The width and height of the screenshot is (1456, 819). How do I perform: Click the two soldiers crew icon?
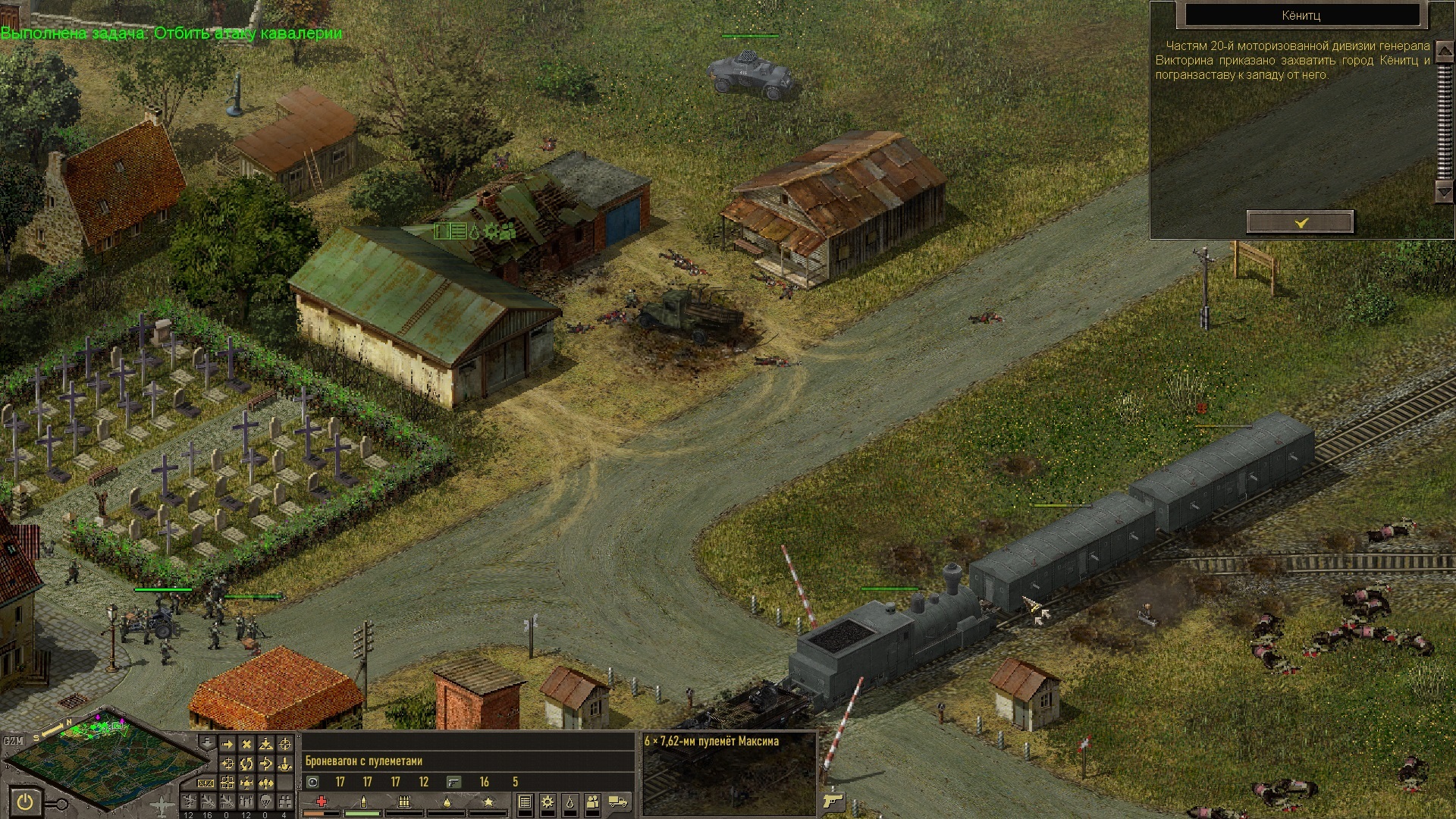pos(593,802)
